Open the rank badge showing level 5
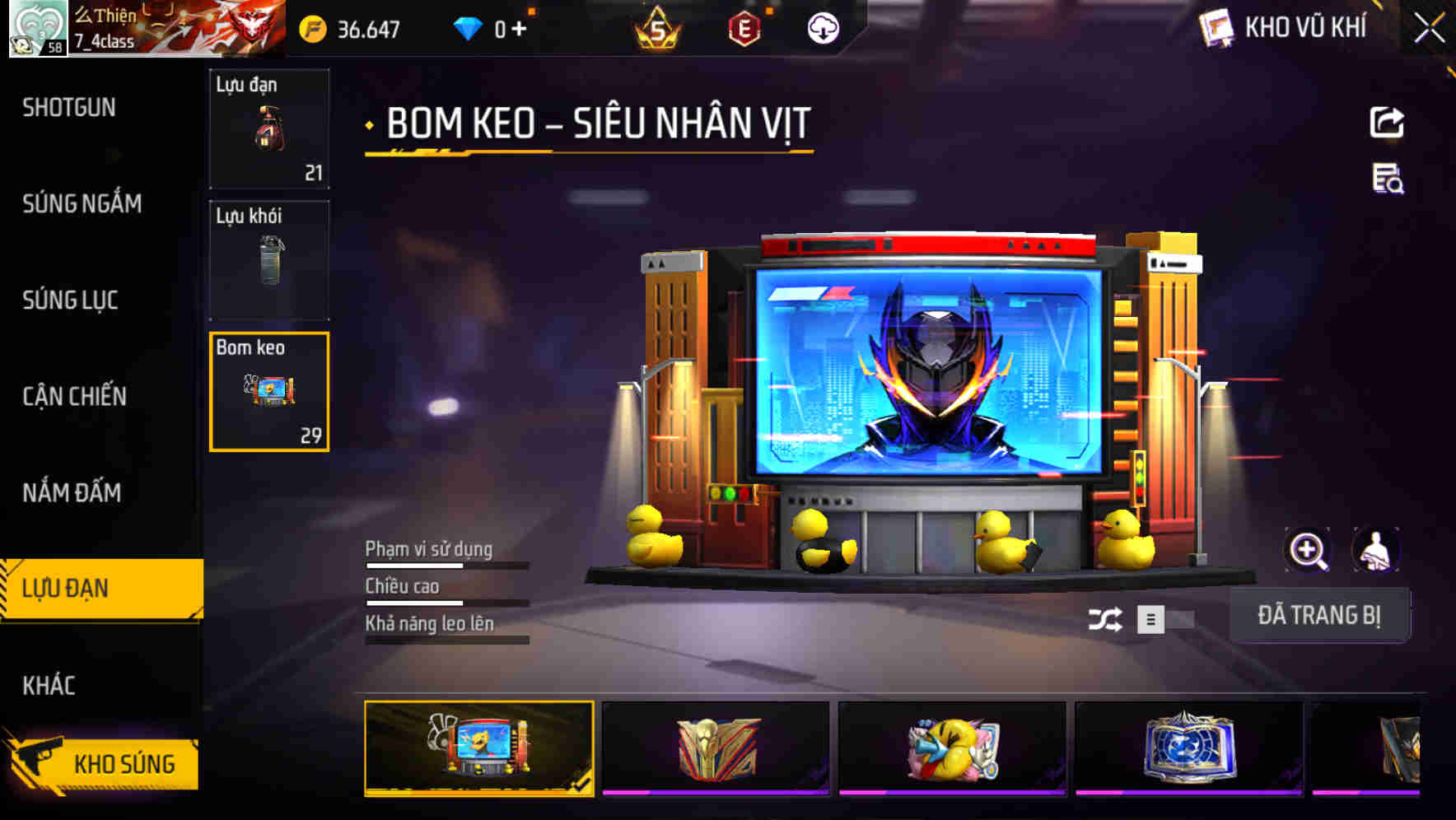 (x=659, y=28)
